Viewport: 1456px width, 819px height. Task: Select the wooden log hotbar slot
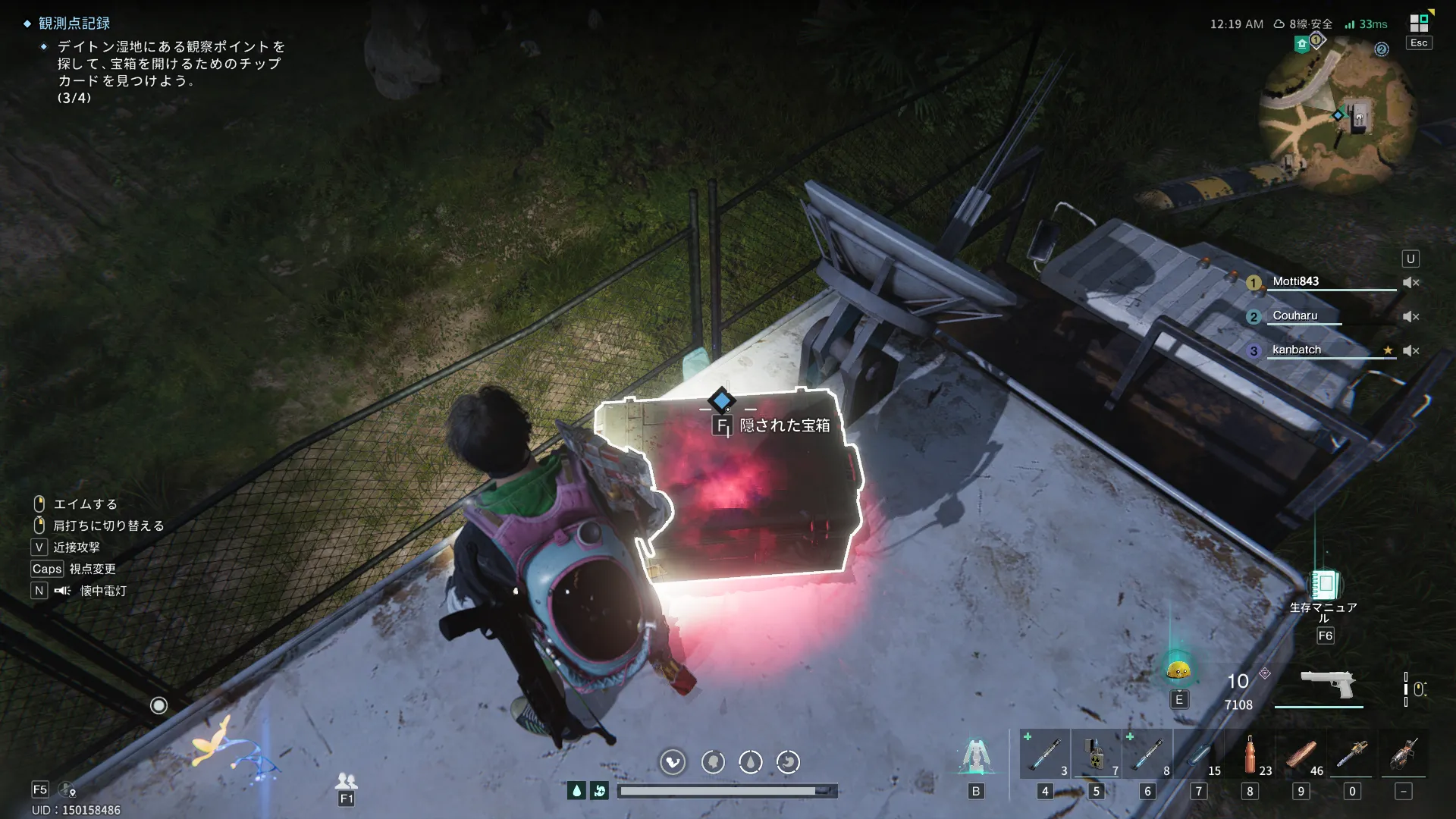tap(1301, 755)
